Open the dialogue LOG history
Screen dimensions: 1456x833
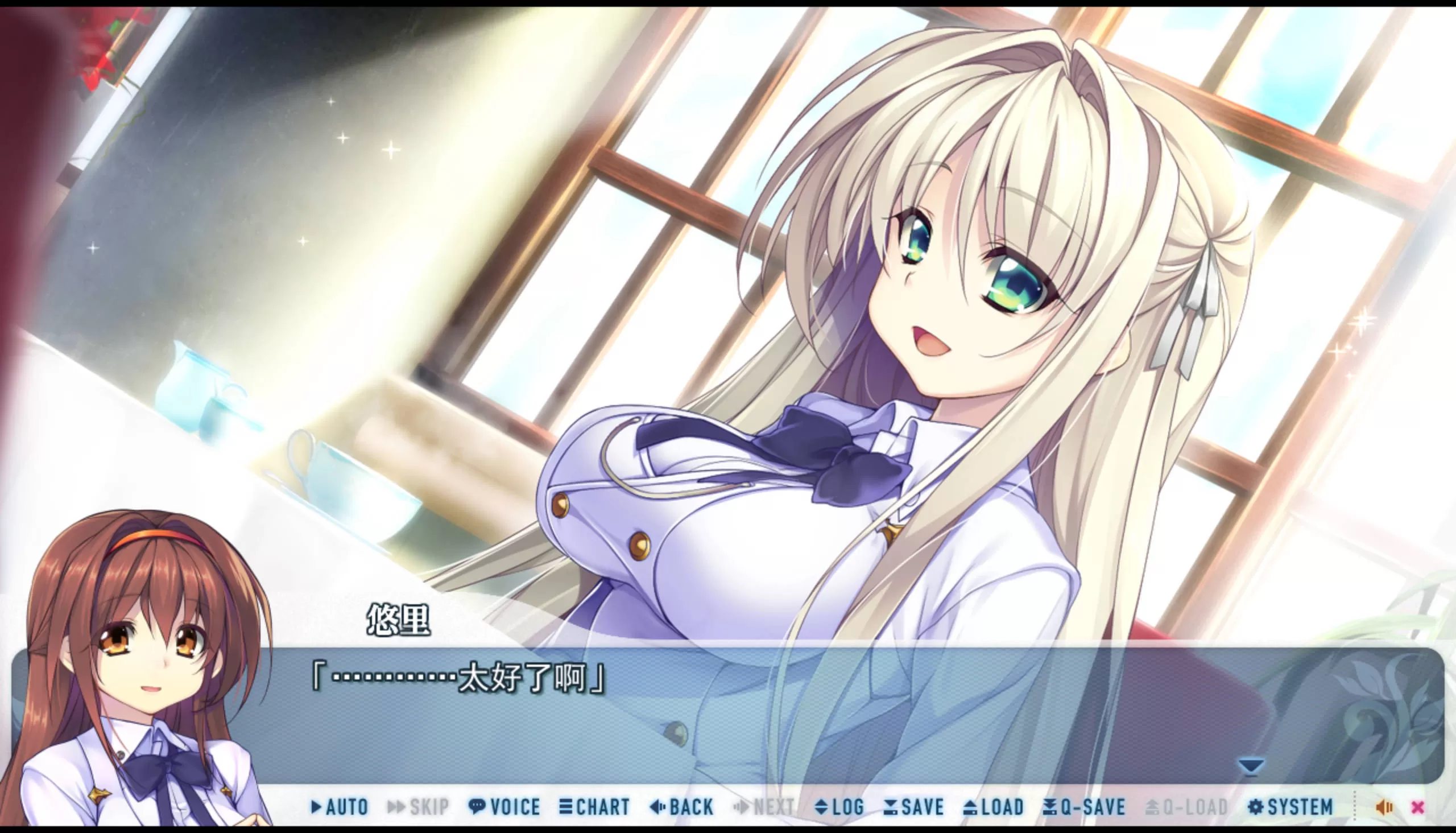coord(839,807)
